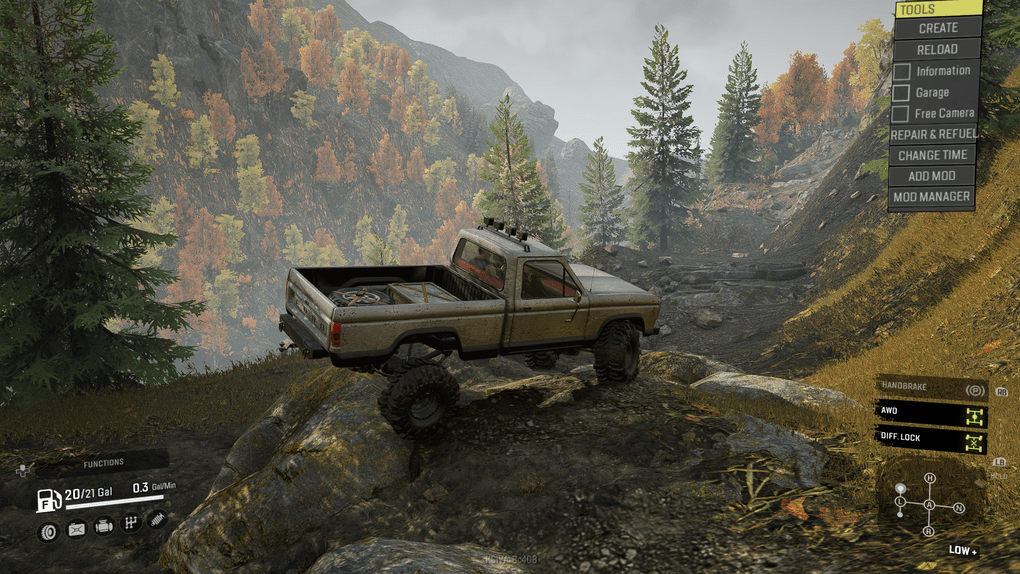Open the CHANGE TIME option
The width and height of the screenshot is (1020, 574).
932,155
